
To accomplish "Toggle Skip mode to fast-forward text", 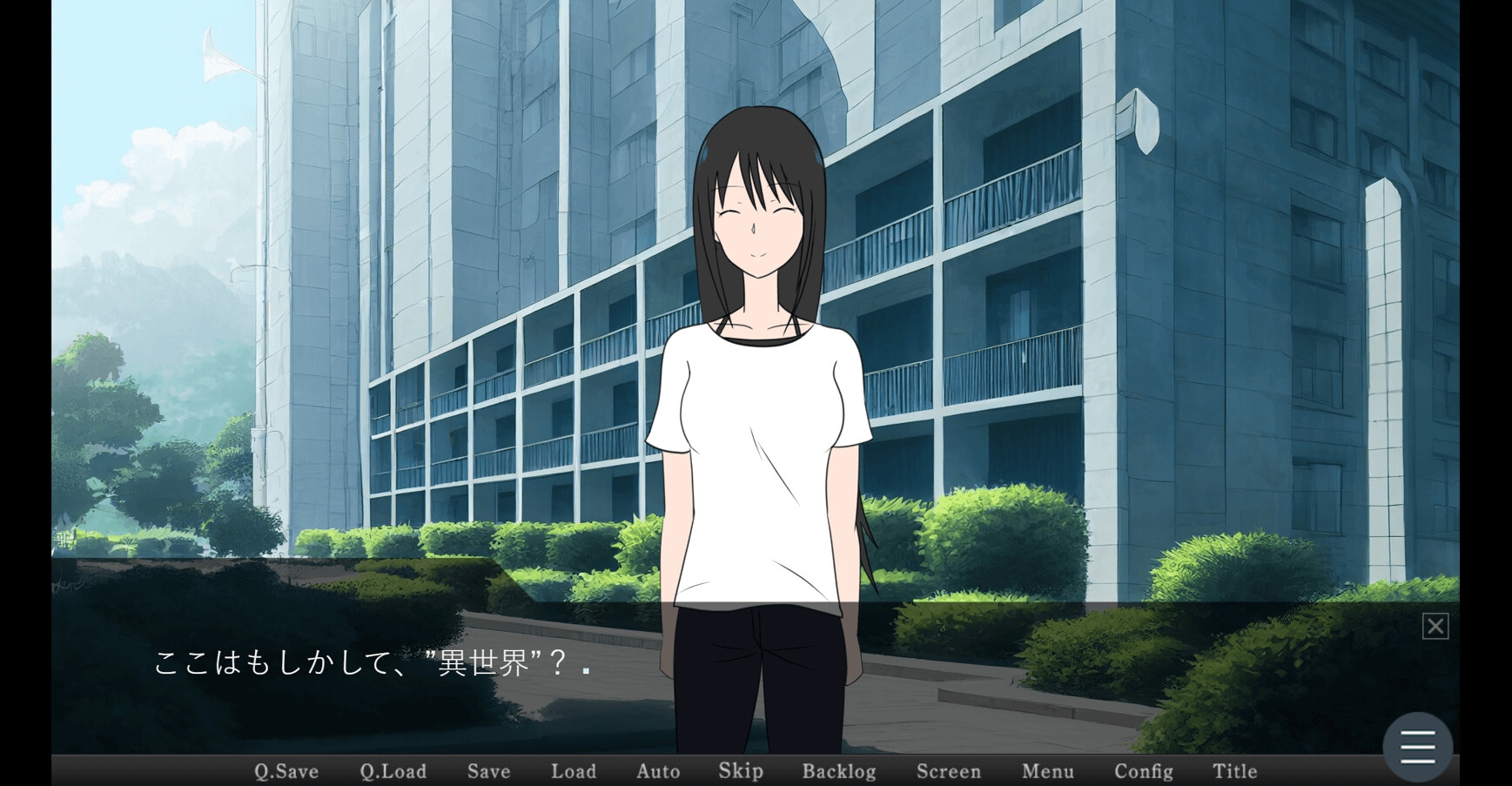I will click(740, 770).
